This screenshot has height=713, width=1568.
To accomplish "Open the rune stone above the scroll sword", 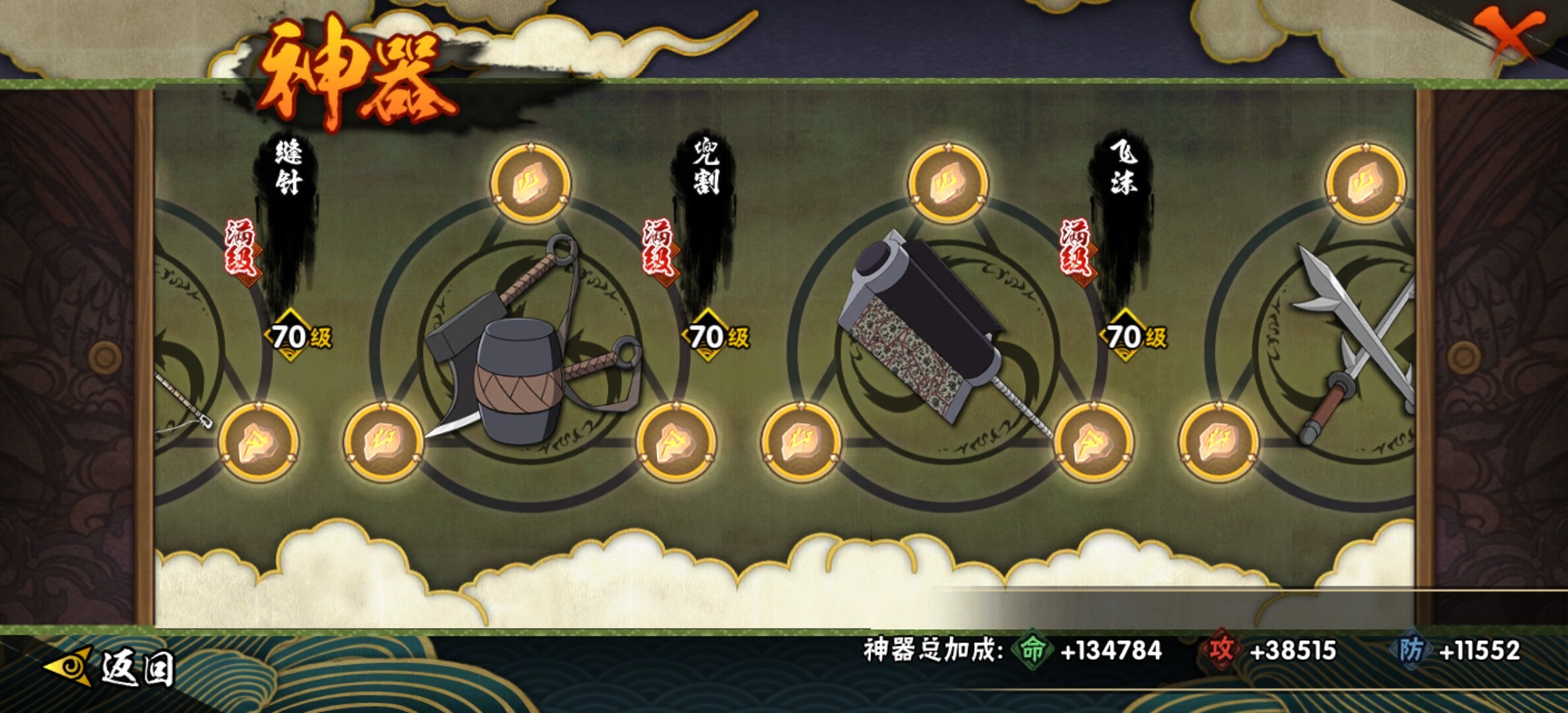I will coord(948,183).
